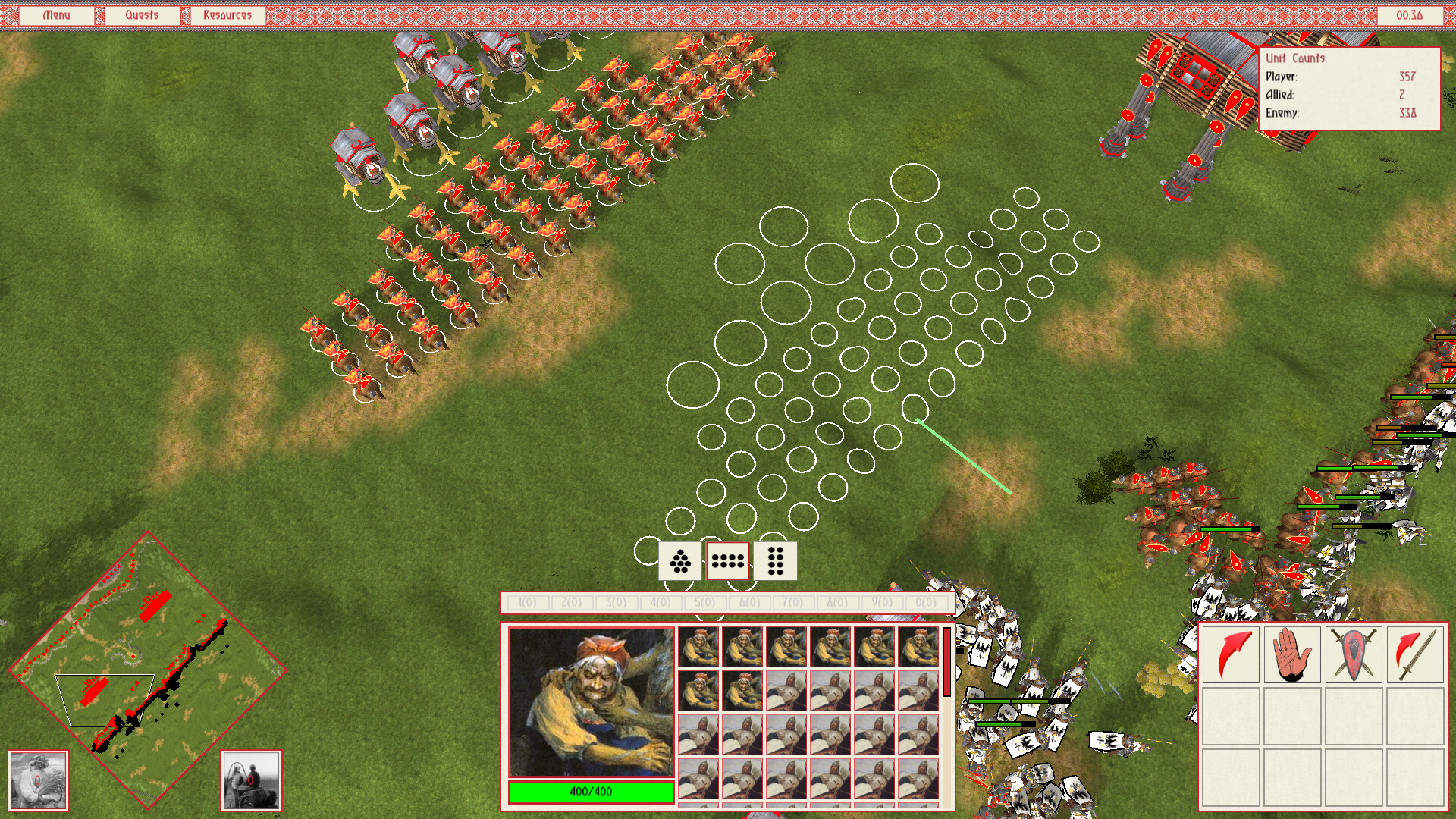Viewport: 1456px width, 819px height.
Task: Open the Quests panel
Action: (x=143, y=13)
